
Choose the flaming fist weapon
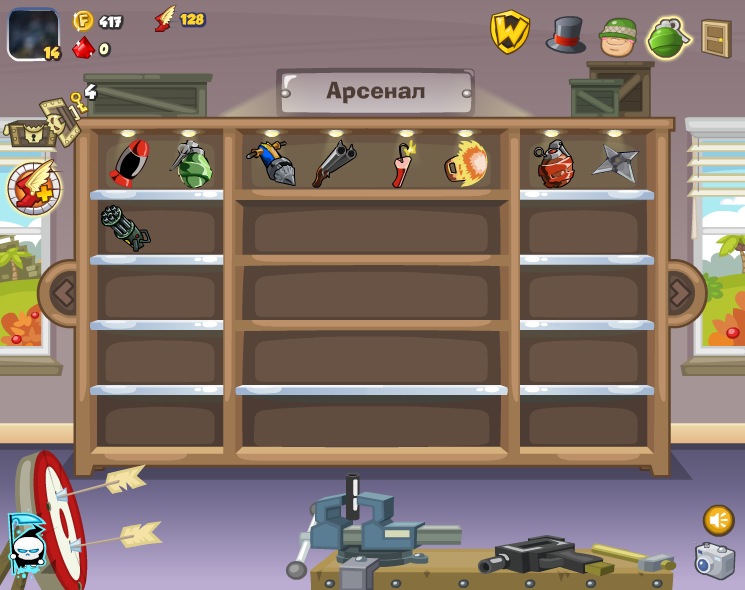(466, 163)
